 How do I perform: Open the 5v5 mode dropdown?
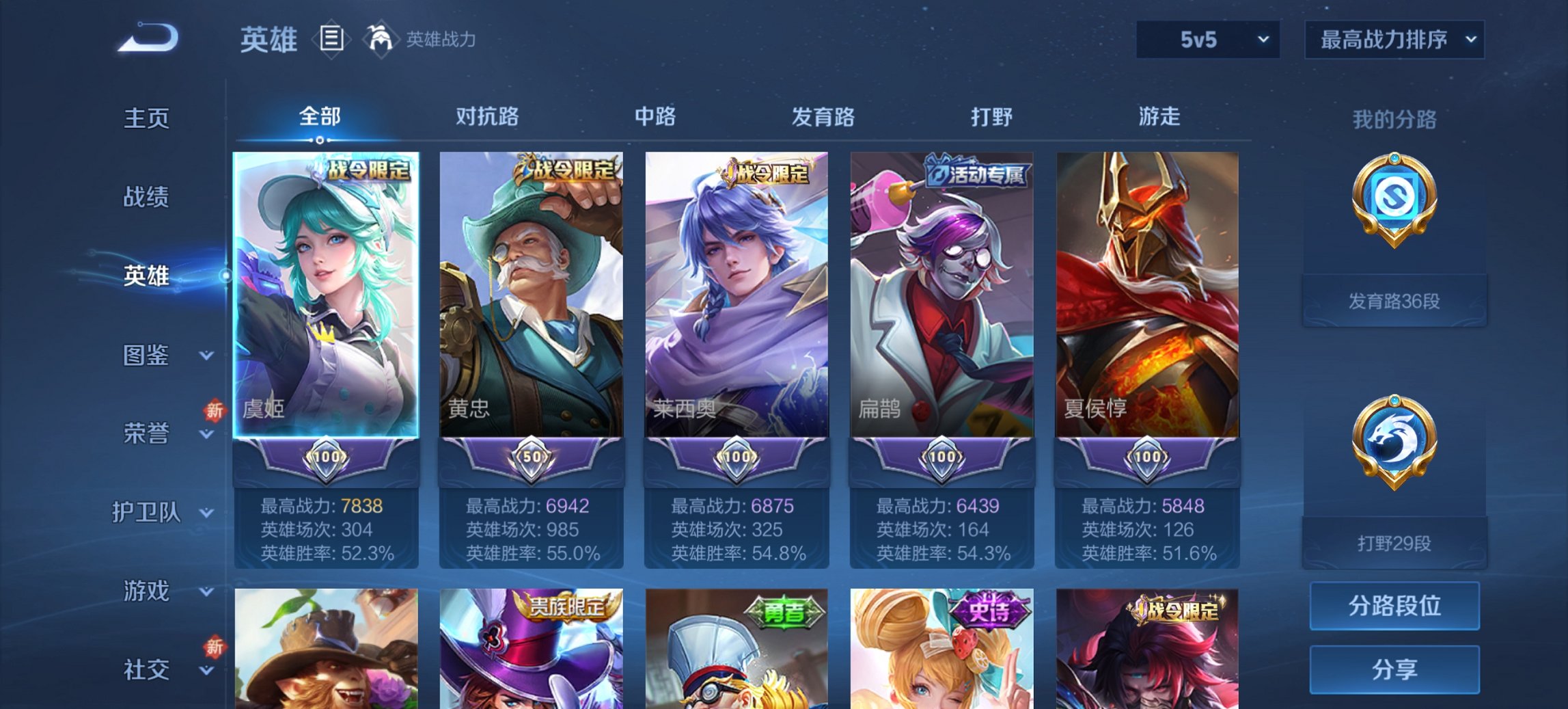point(1207,40)
